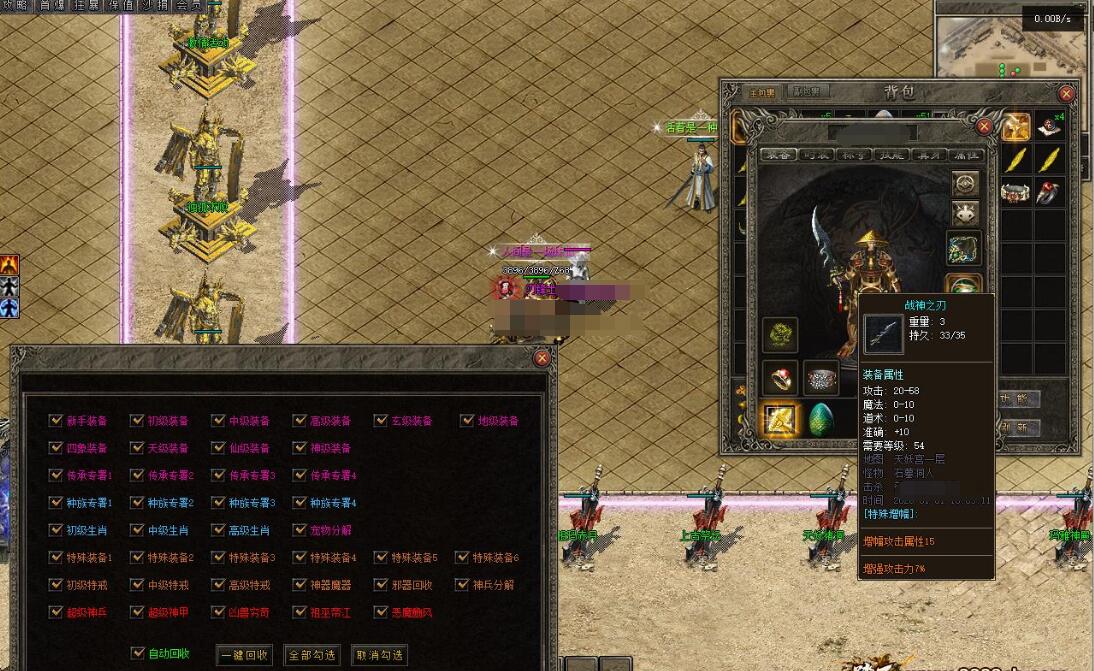Select the red gem ring equipment slot
Viewport: 1094px width, 671px height.
(779, 378)
